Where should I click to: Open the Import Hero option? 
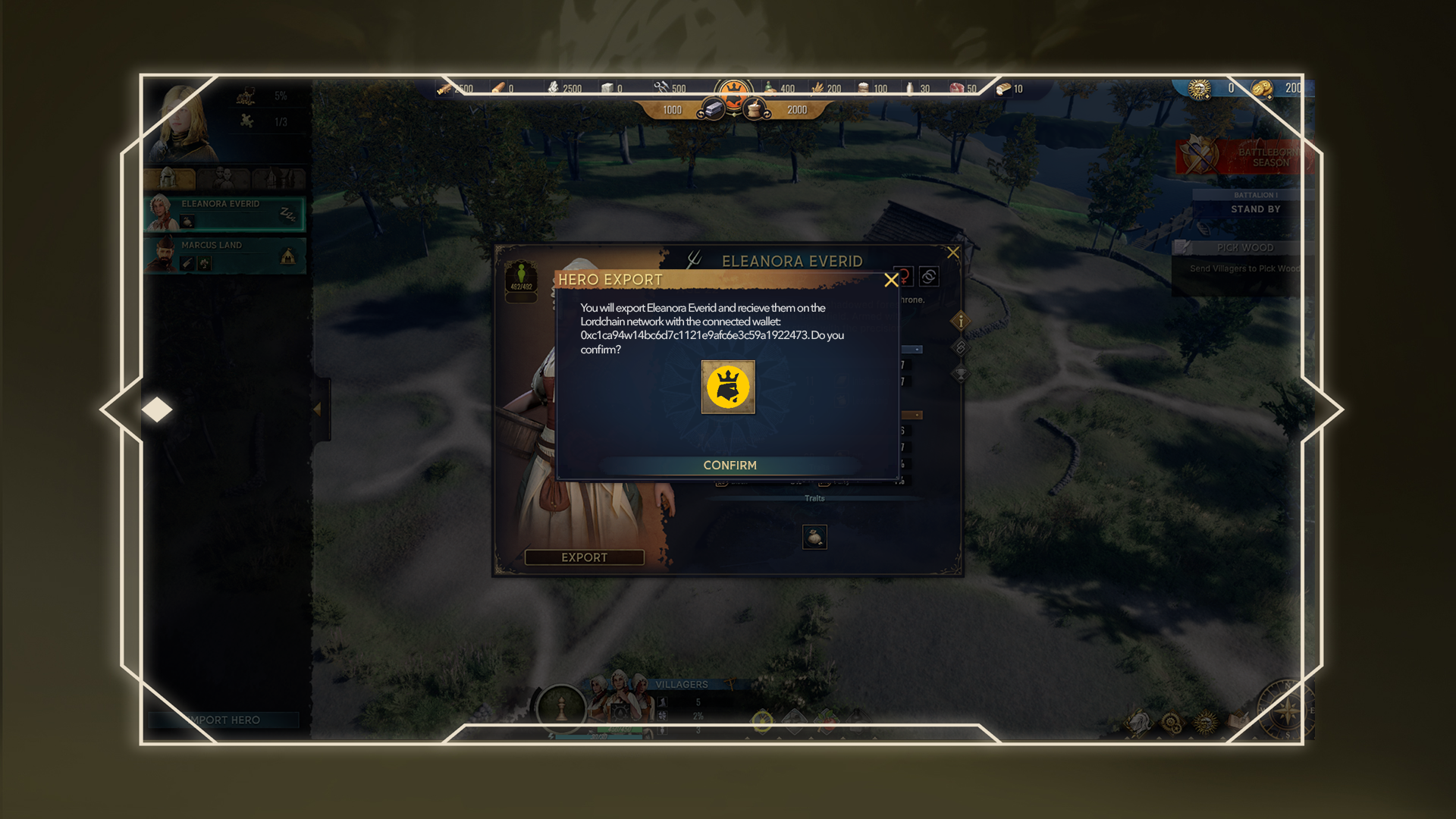(x=224, y=720)
